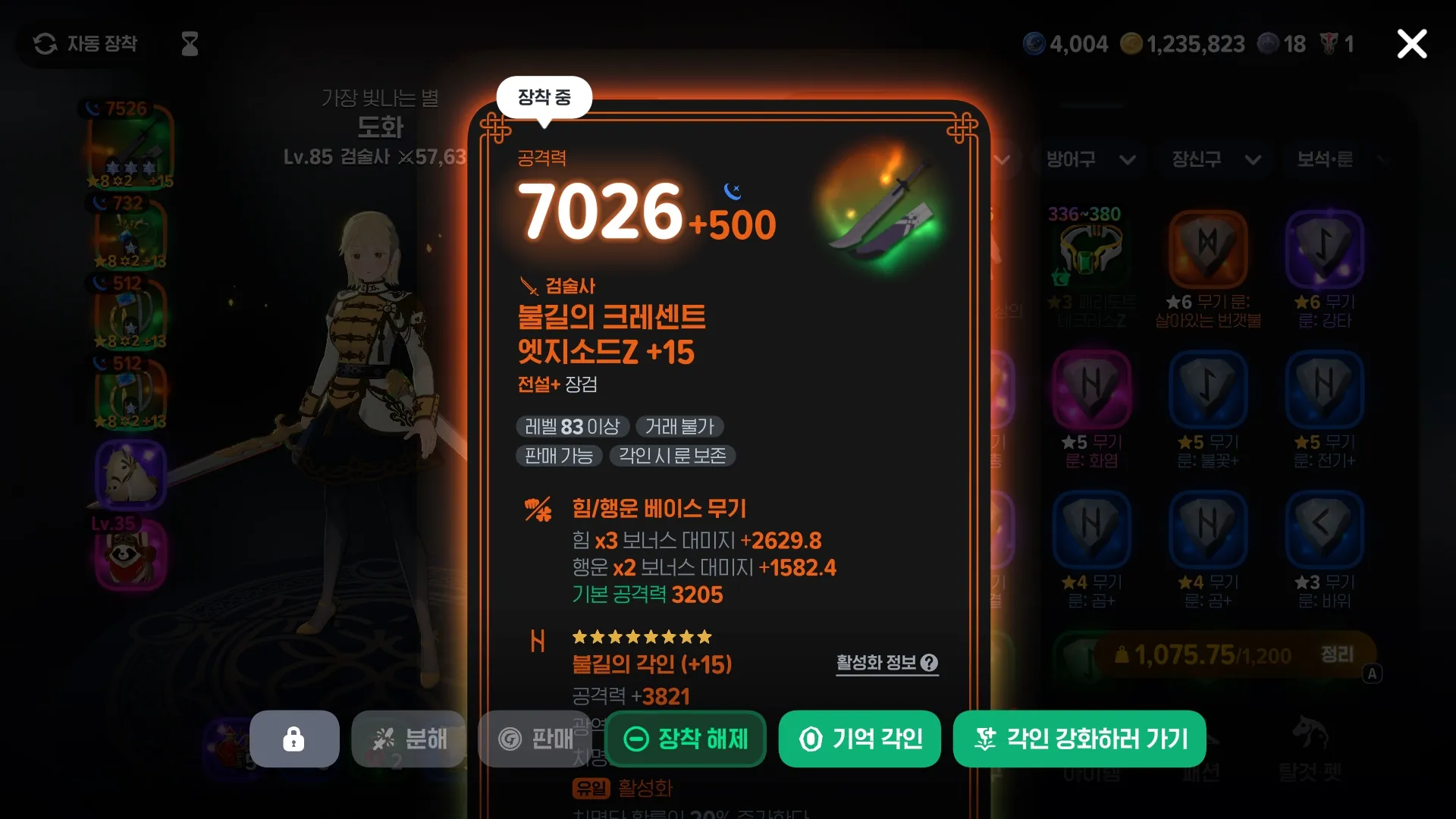Toggle the lock on this weapon

[x=294, y=739]
